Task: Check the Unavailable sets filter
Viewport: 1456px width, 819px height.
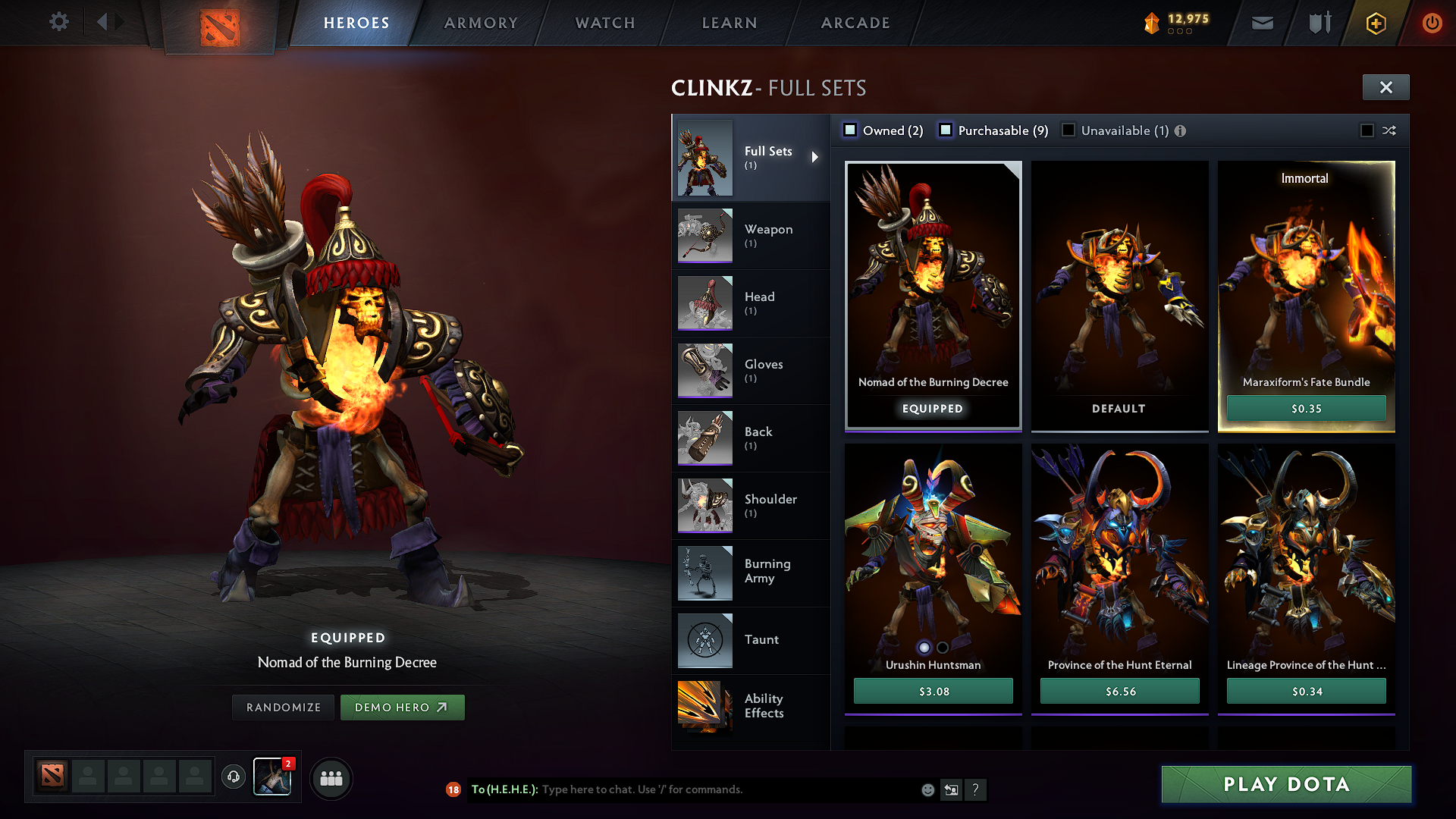Action: point(1068,130)
